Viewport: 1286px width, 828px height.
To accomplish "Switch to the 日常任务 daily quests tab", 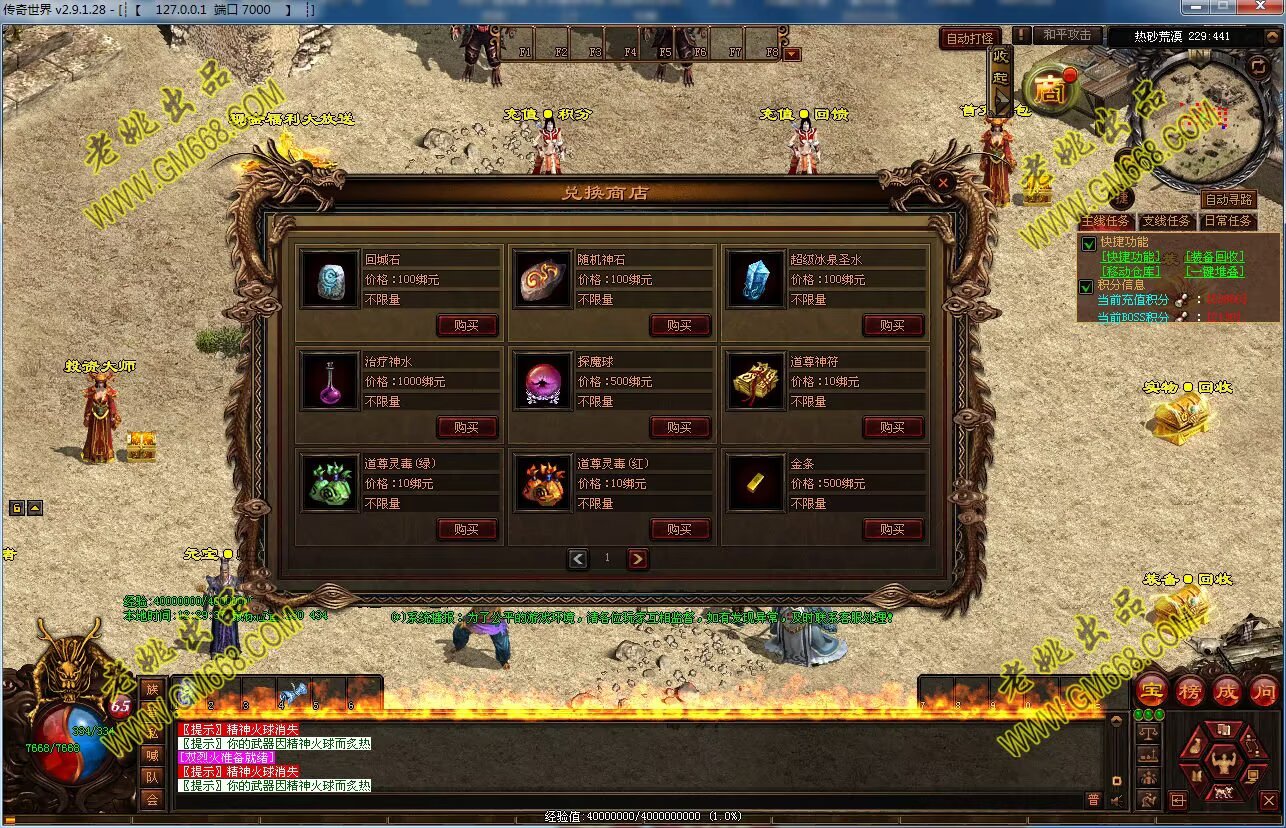I will coord(1227,221).
